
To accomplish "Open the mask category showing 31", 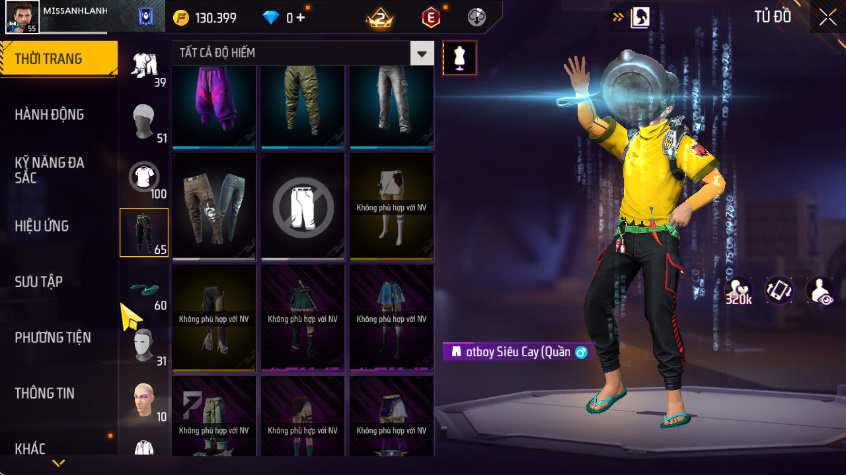I will [x=145, y=345].
